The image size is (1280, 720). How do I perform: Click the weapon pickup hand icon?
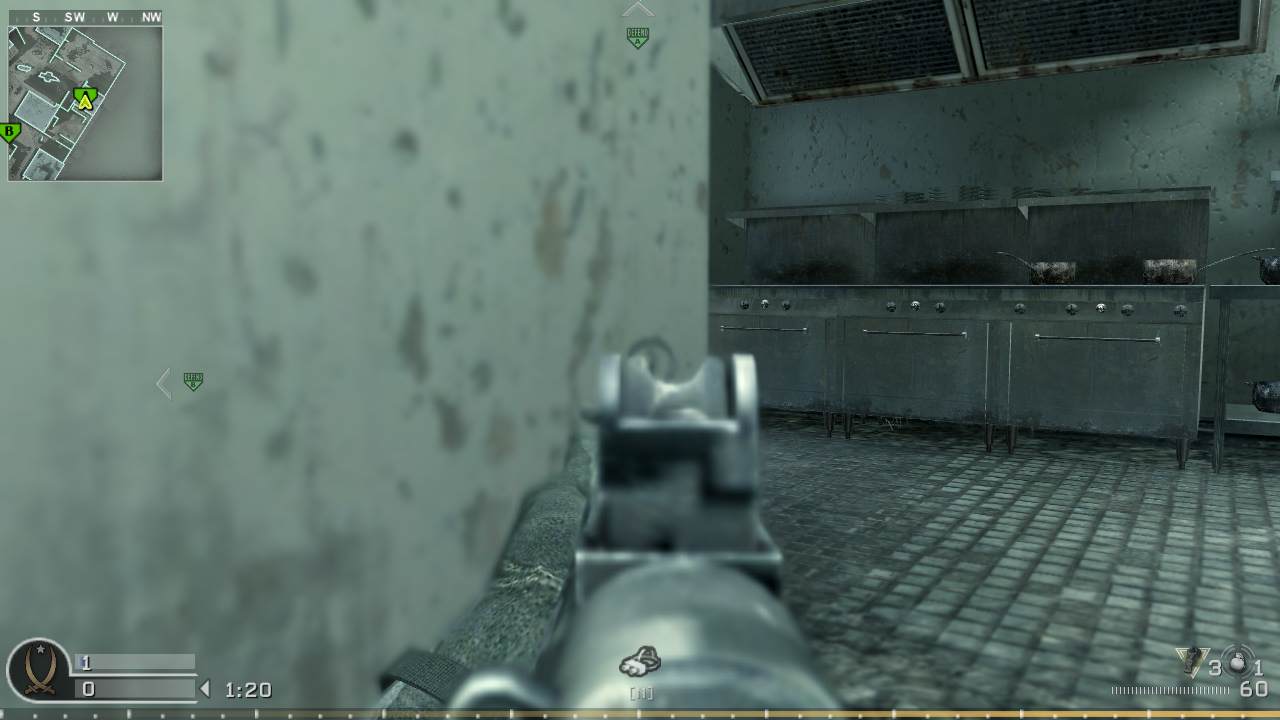coord(639,660)
